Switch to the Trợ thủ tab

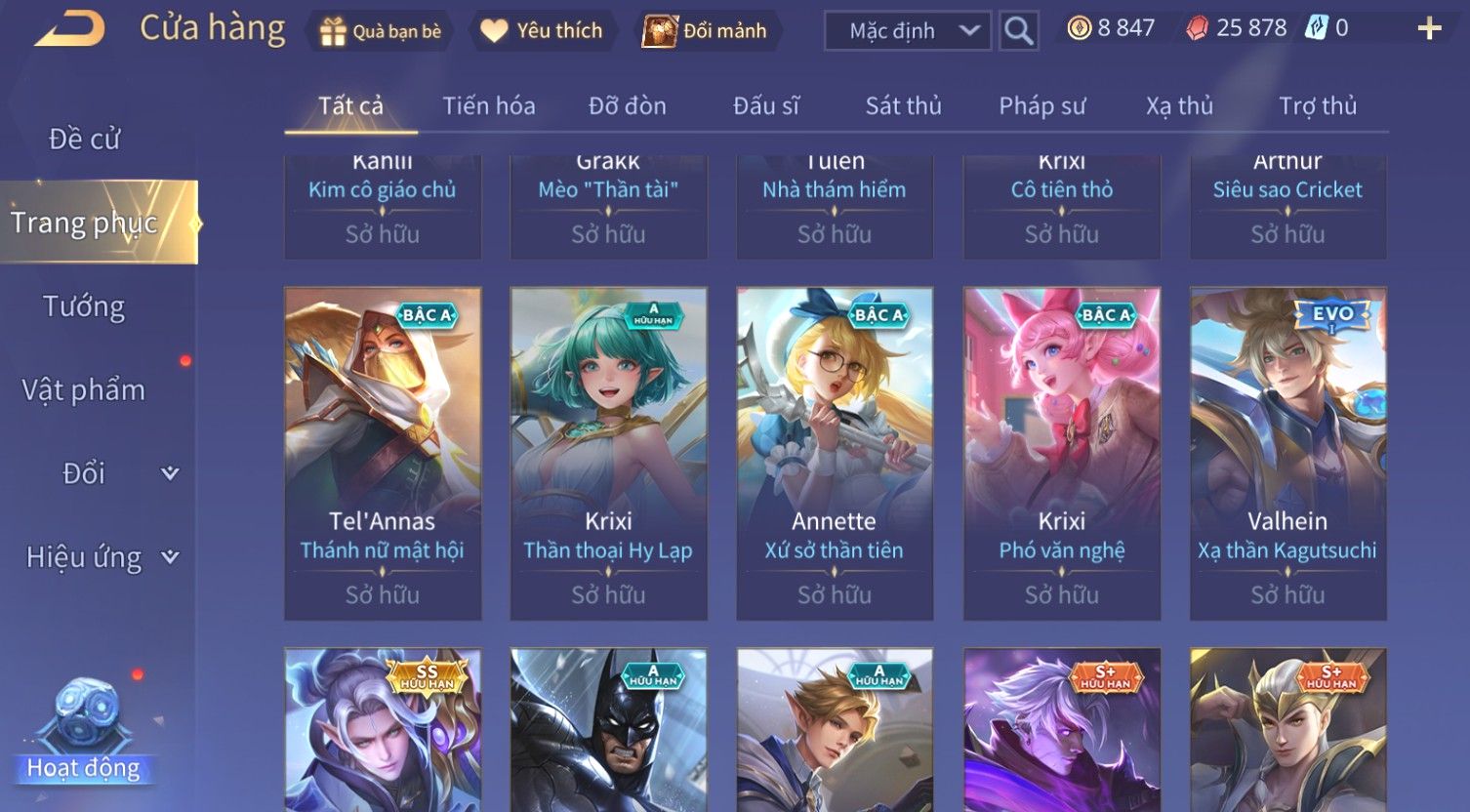pos(1318,105)
